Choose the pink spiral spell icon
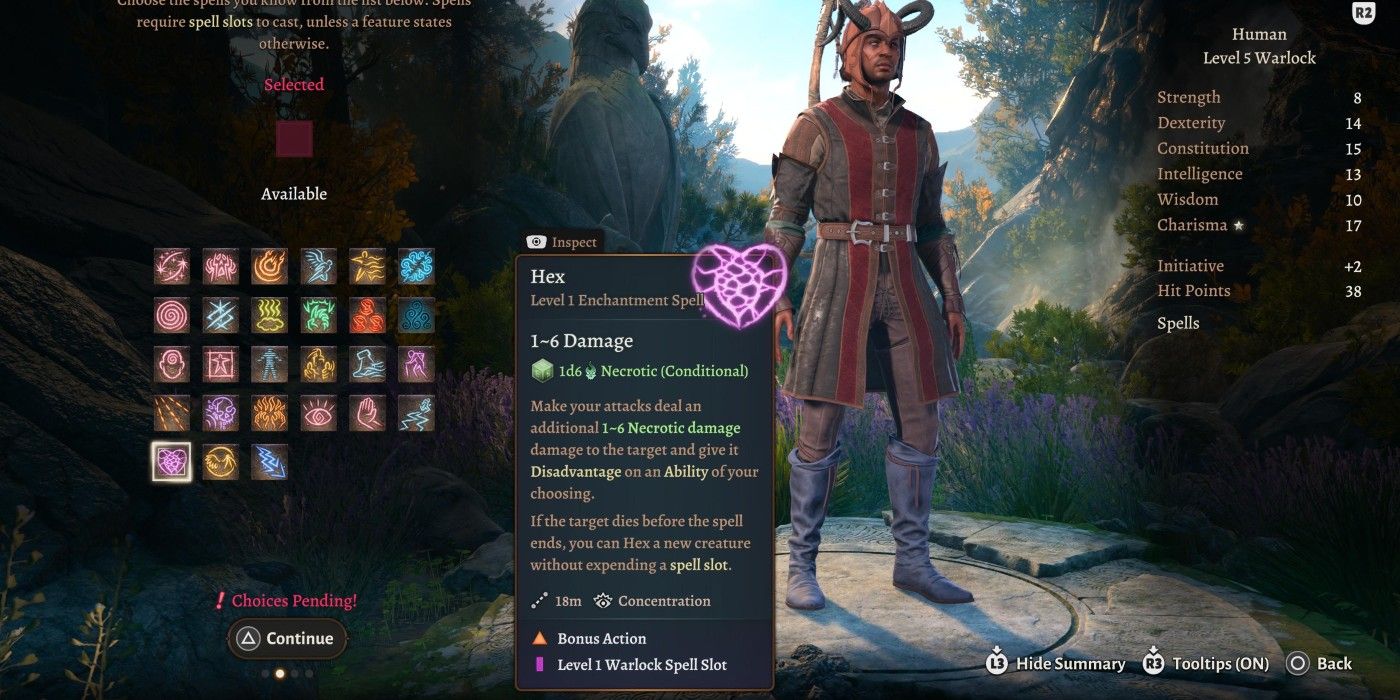 [x=172, y=315]
